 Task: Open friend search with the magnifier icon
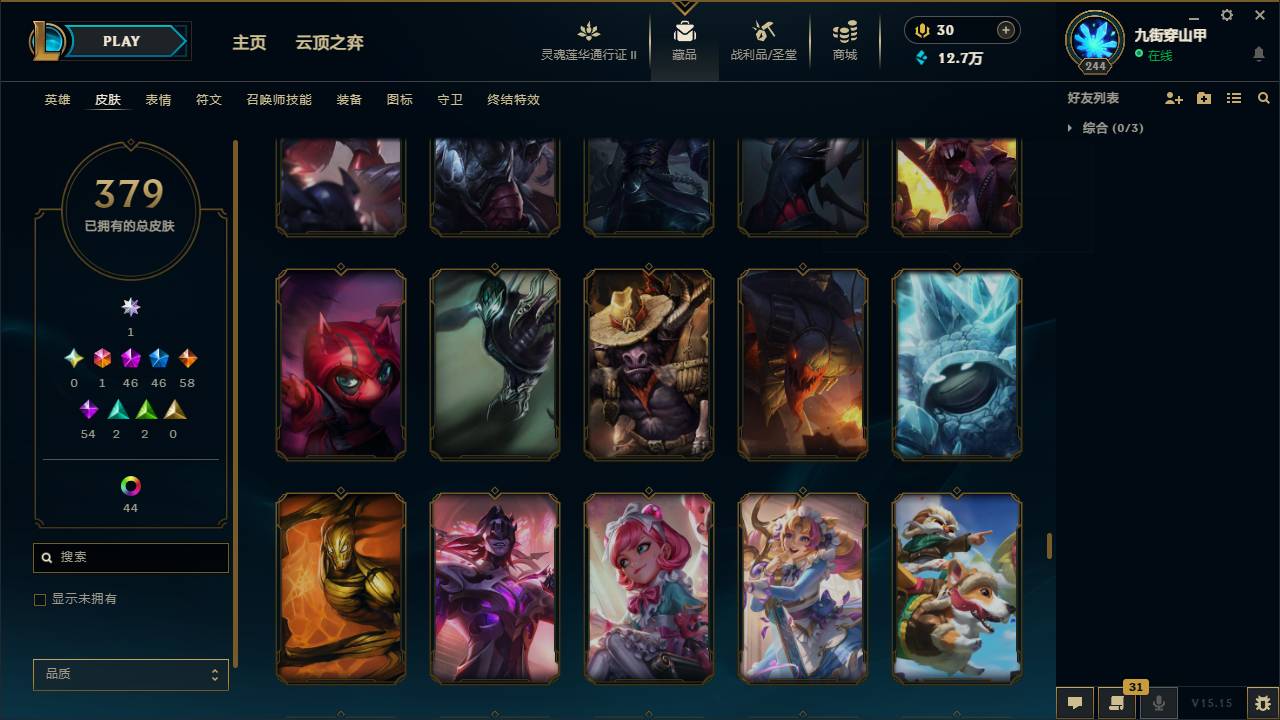pos(1263,97)
